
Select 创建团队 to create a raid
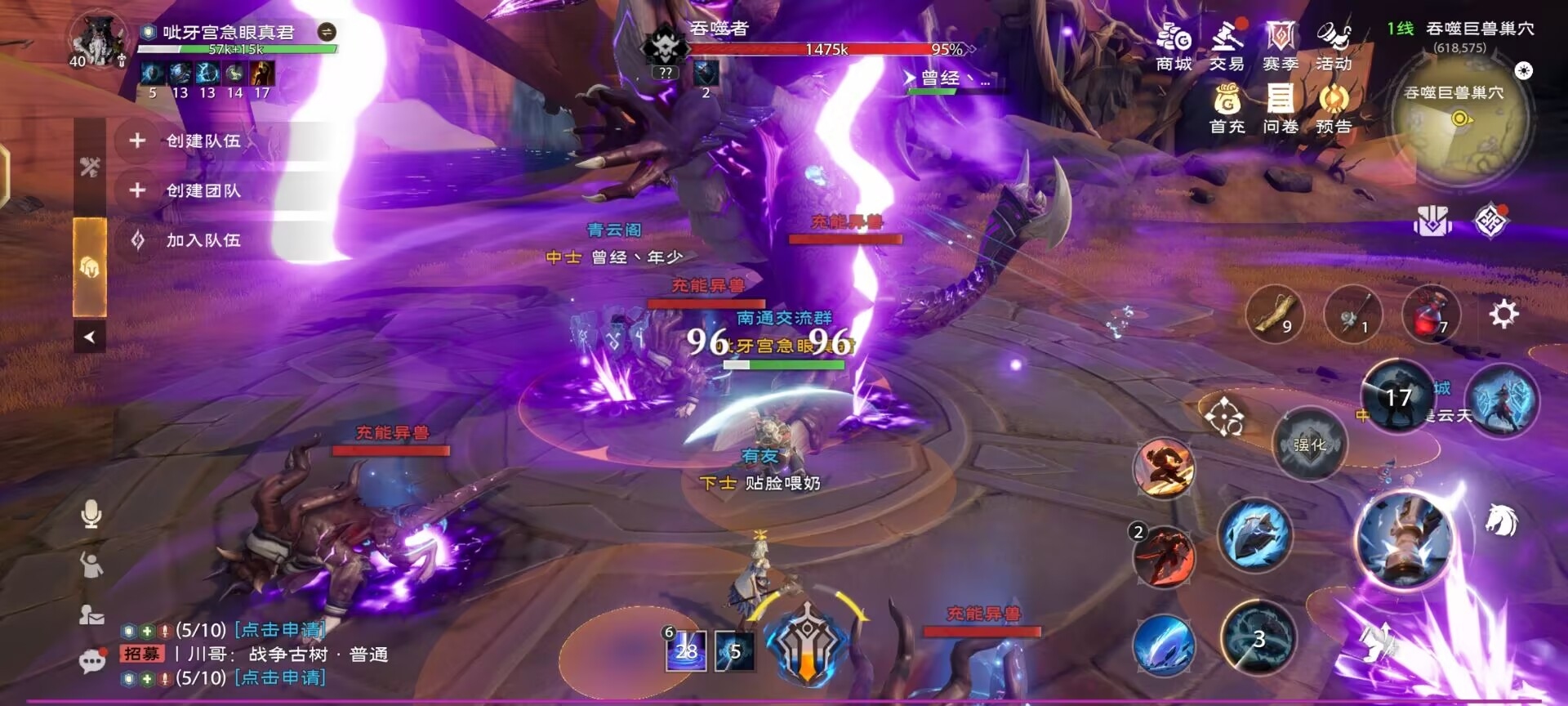pyautogui.click(x=203, y=190)
